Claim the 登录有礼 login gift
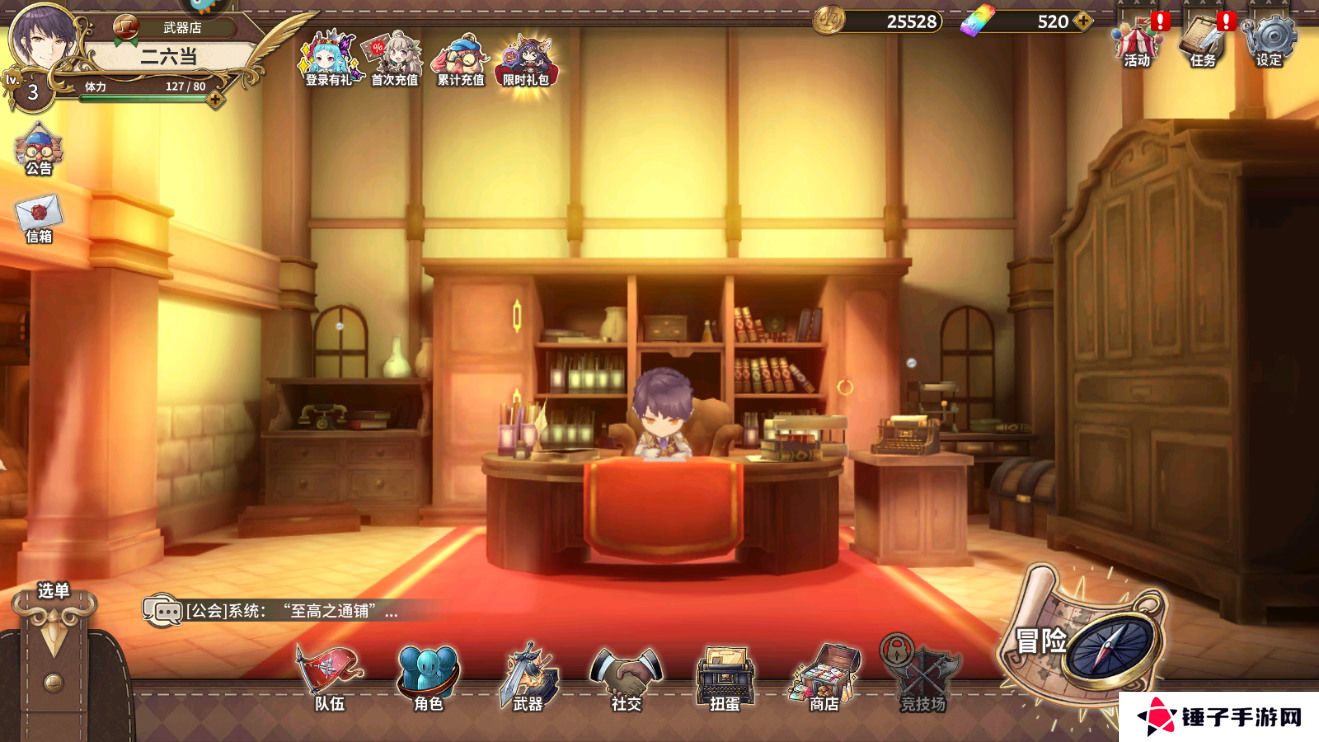Image resolution: width=1319 pixels, height=742 pixels. coord(329,58)
